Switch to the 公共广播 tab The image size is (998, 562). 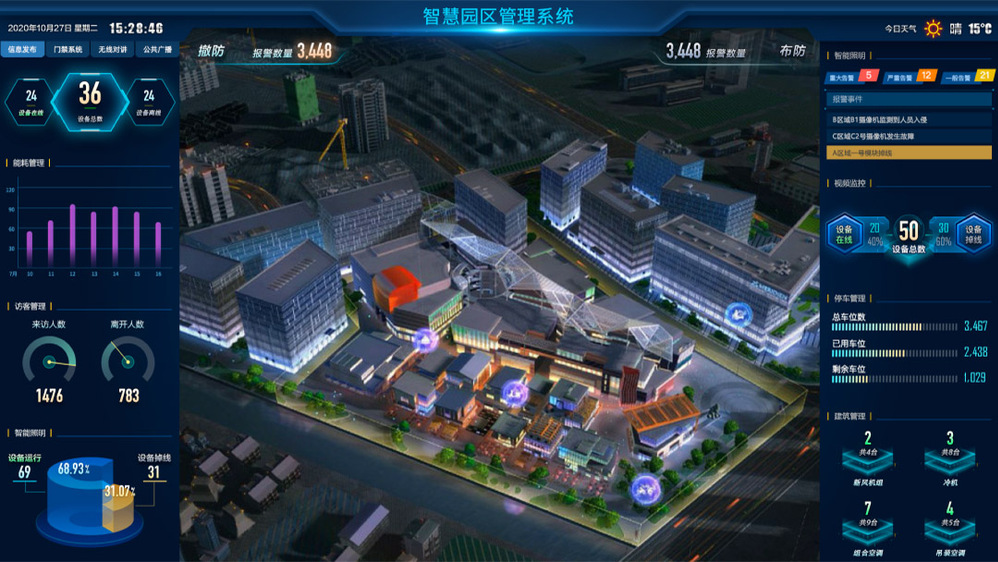156,49
